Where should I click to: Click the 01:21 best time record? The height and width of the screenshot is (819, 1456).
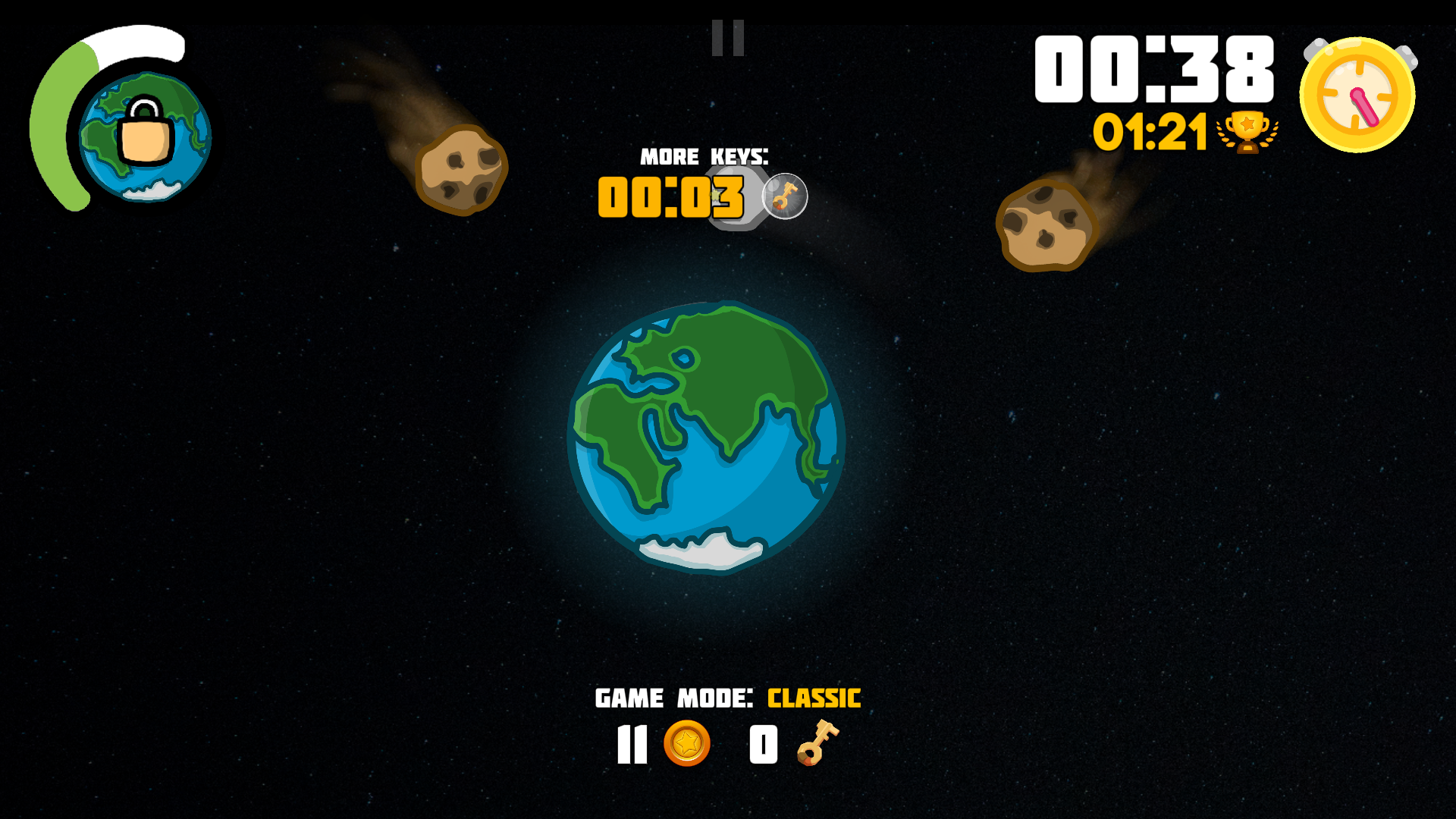[1150, 130]
